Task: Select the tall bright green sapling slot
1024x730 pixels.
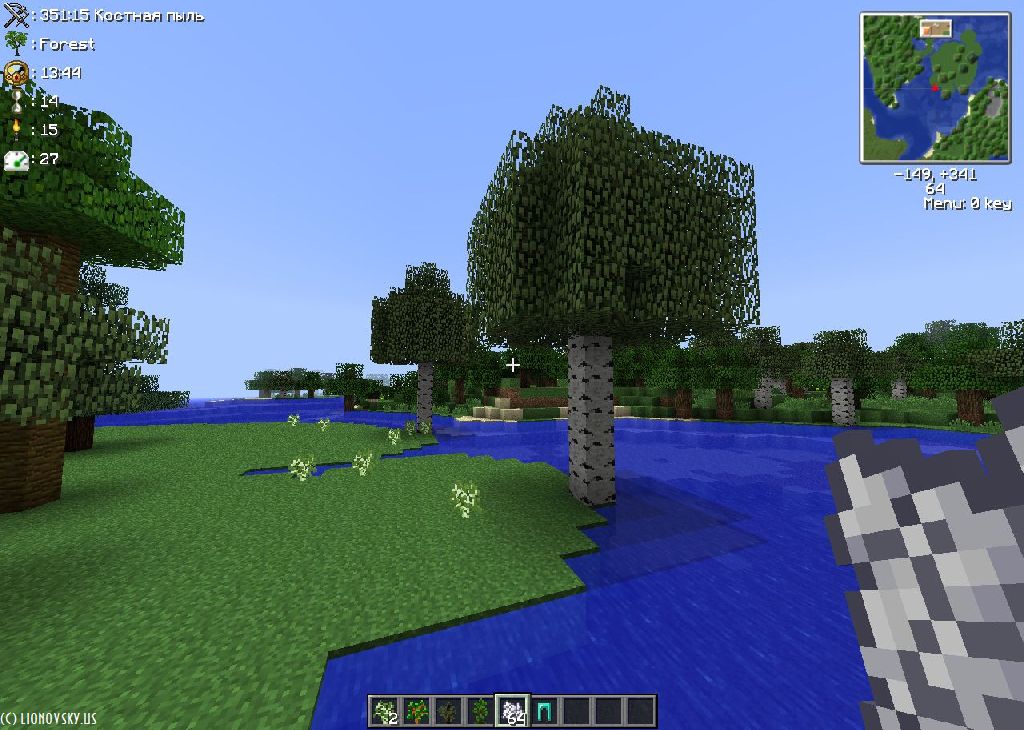Action: pos(481,711)
